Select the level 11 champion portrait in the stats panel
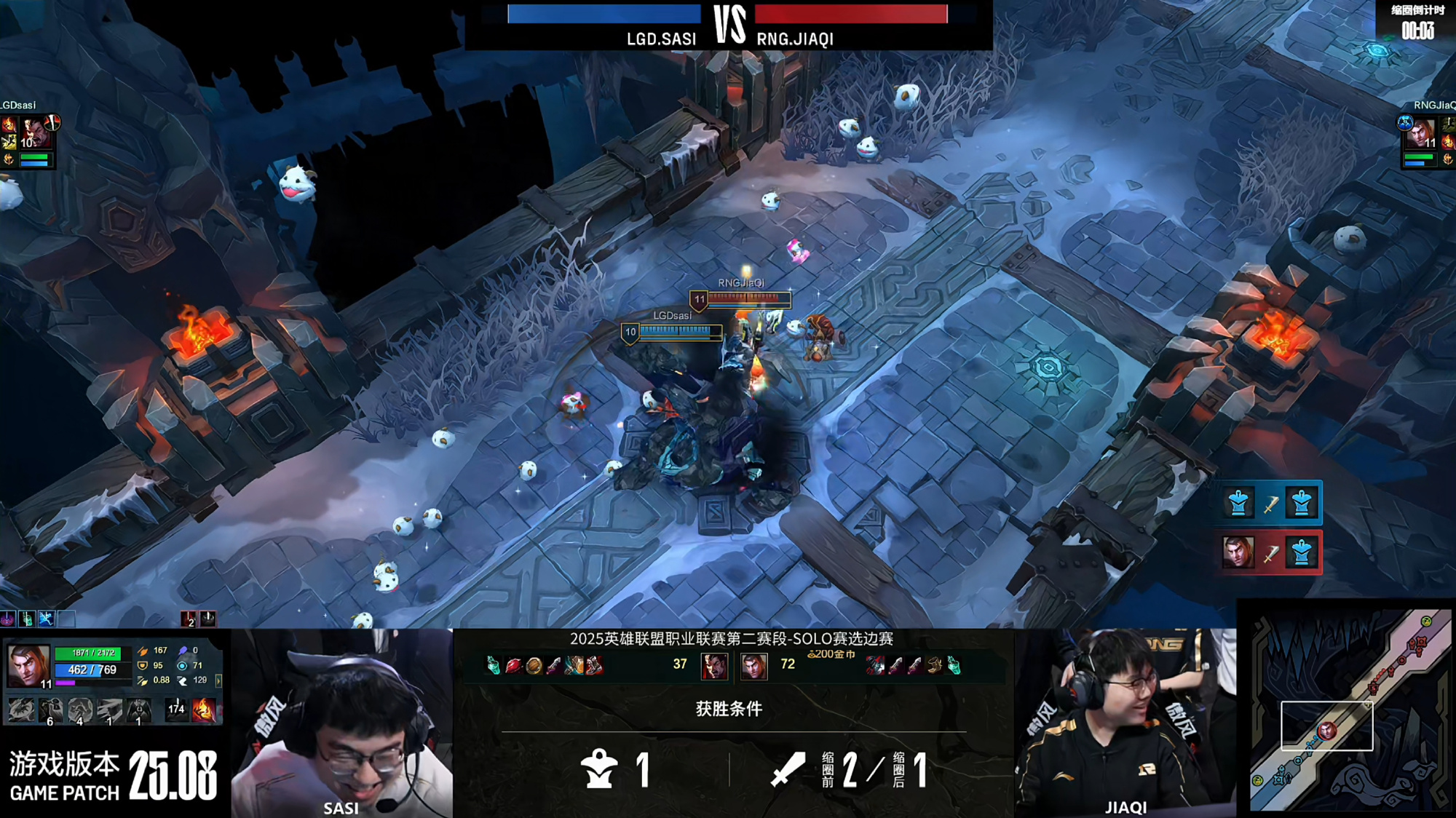The height and width of the screenshot is (818, 1456). point(28,664)
